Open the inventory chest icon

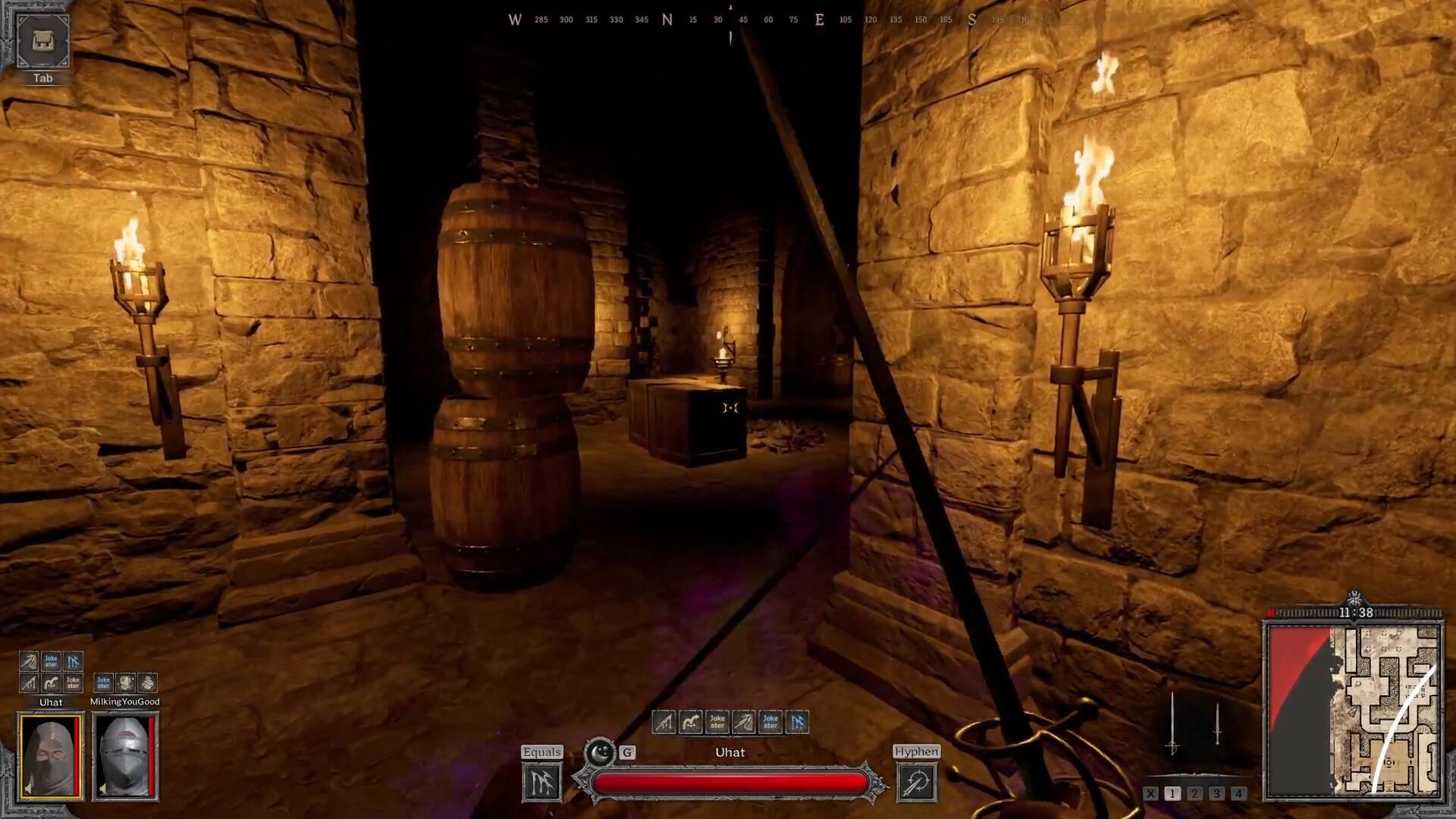(42, 40)
